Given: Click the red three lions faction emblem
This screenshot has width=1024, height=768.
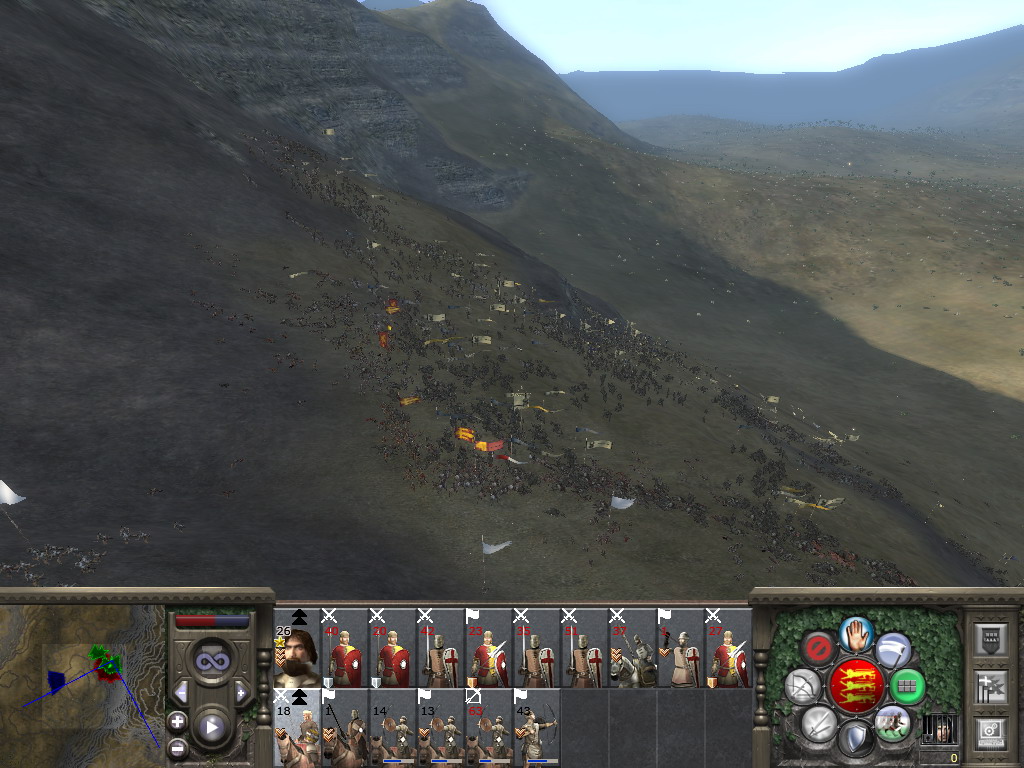Looking at the screenshot, I should 855,686.
